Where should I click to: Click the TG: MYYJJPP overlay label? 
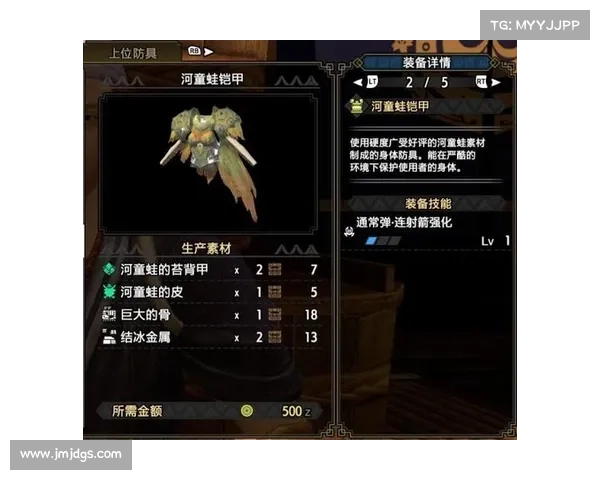point(535,24)
